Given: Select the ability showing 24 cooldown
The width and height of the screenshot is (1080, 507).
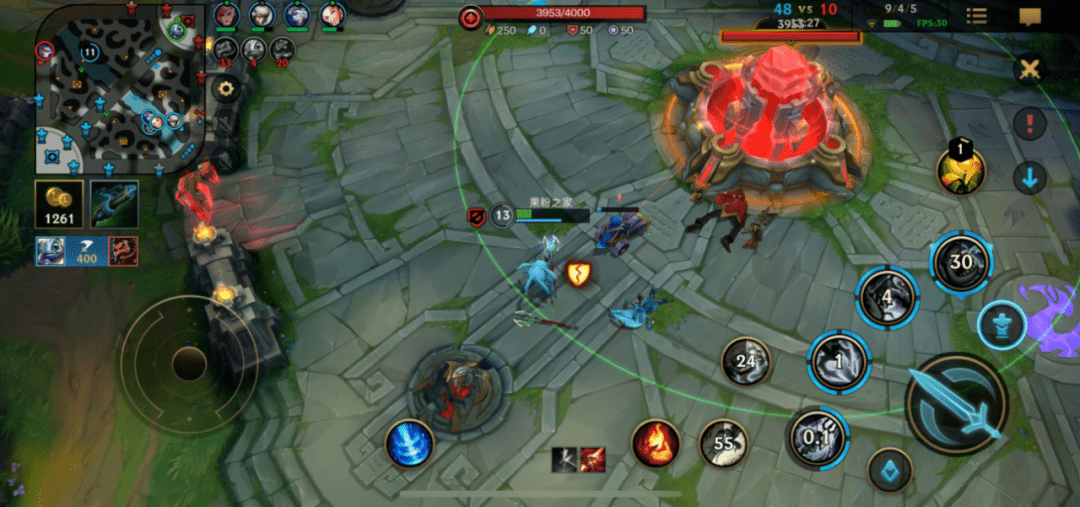Looking at the screenshot, I should [x=746, y=361].
